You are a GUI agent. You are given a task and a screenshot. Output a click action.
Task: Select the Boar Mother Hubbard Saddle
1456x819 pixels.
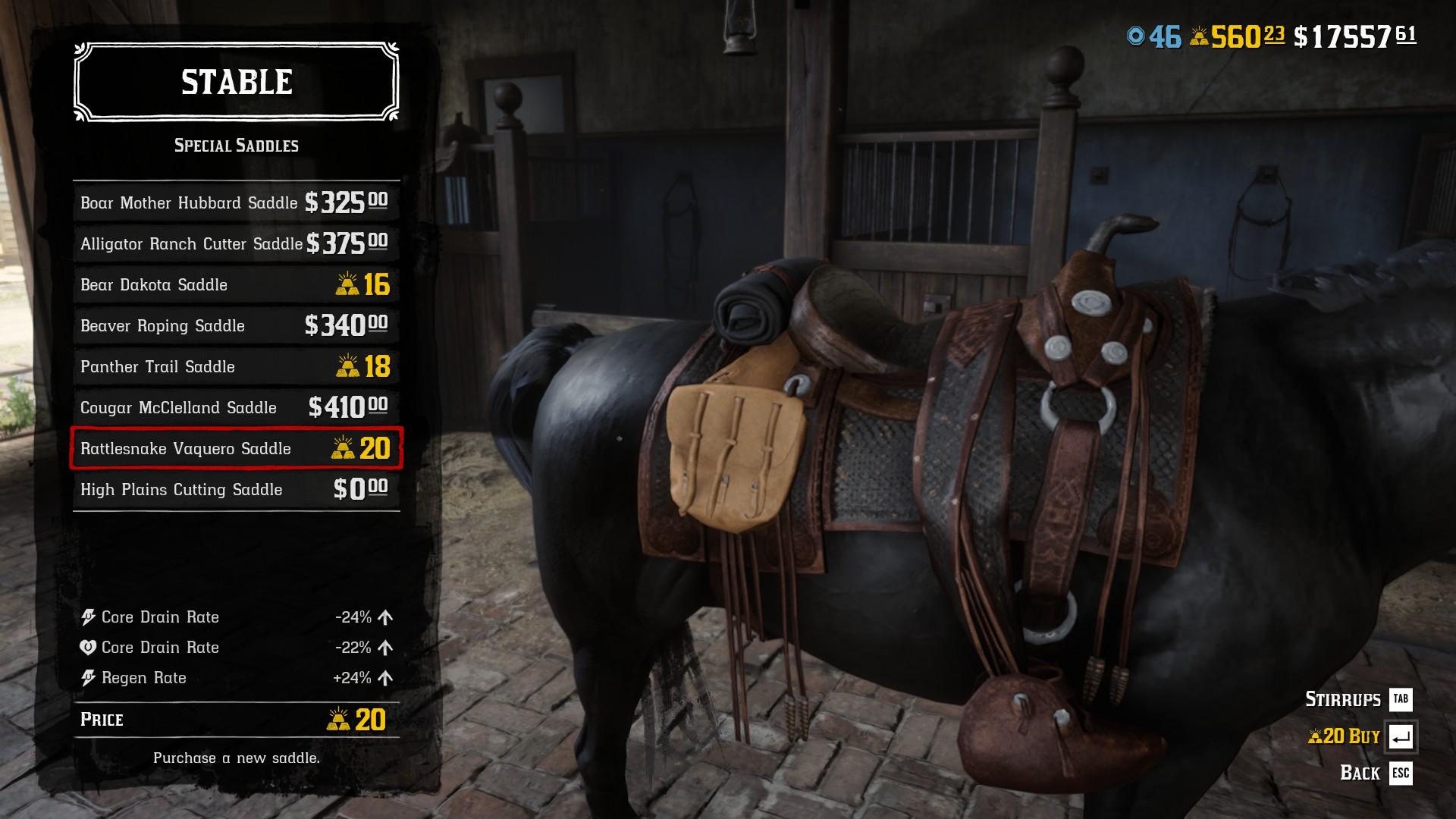click(x=190, y=203)
